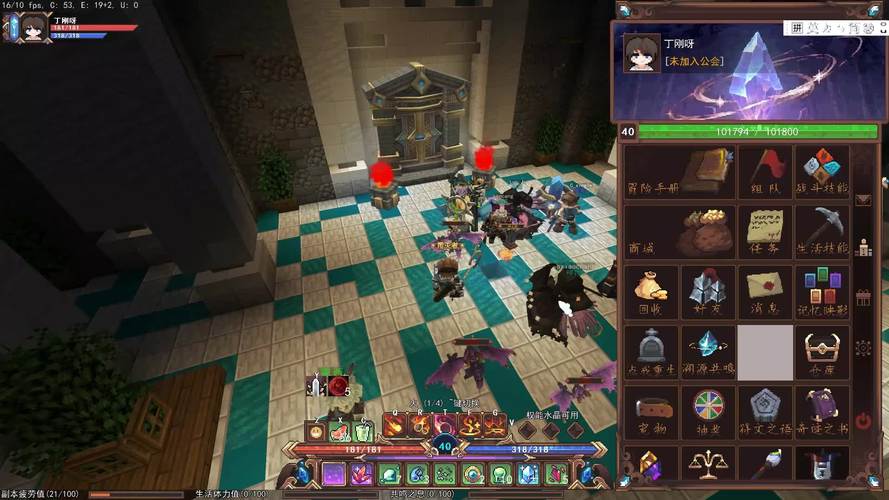The height and width of the screenshot is (500, 889).
Task: Open the 生活技能 life skills pickaxe menu
Action: (x=822, y=232)
